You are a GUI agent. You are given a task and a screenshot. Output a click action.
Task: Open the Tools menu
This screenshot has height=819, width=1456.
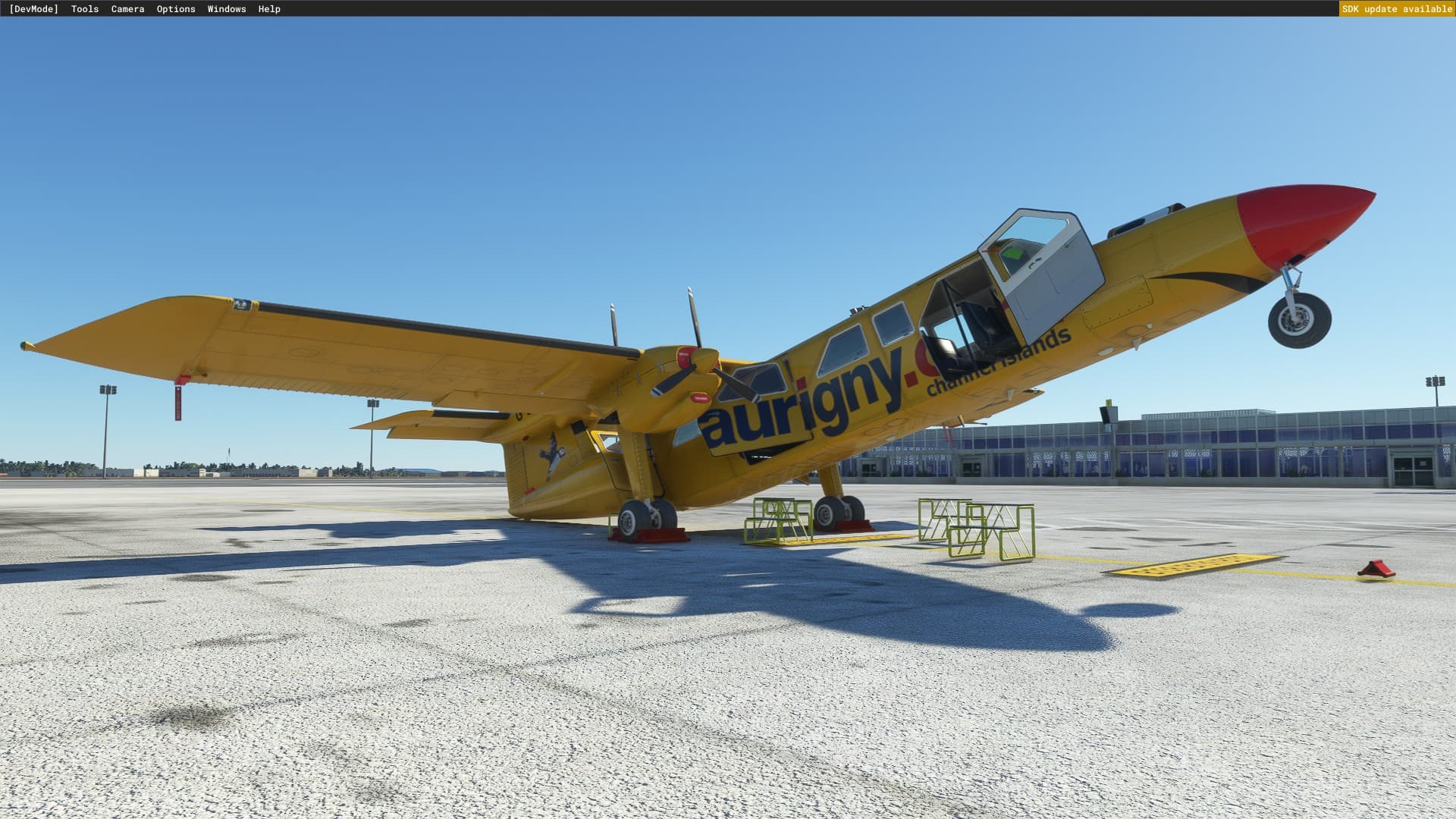(83, 8)
